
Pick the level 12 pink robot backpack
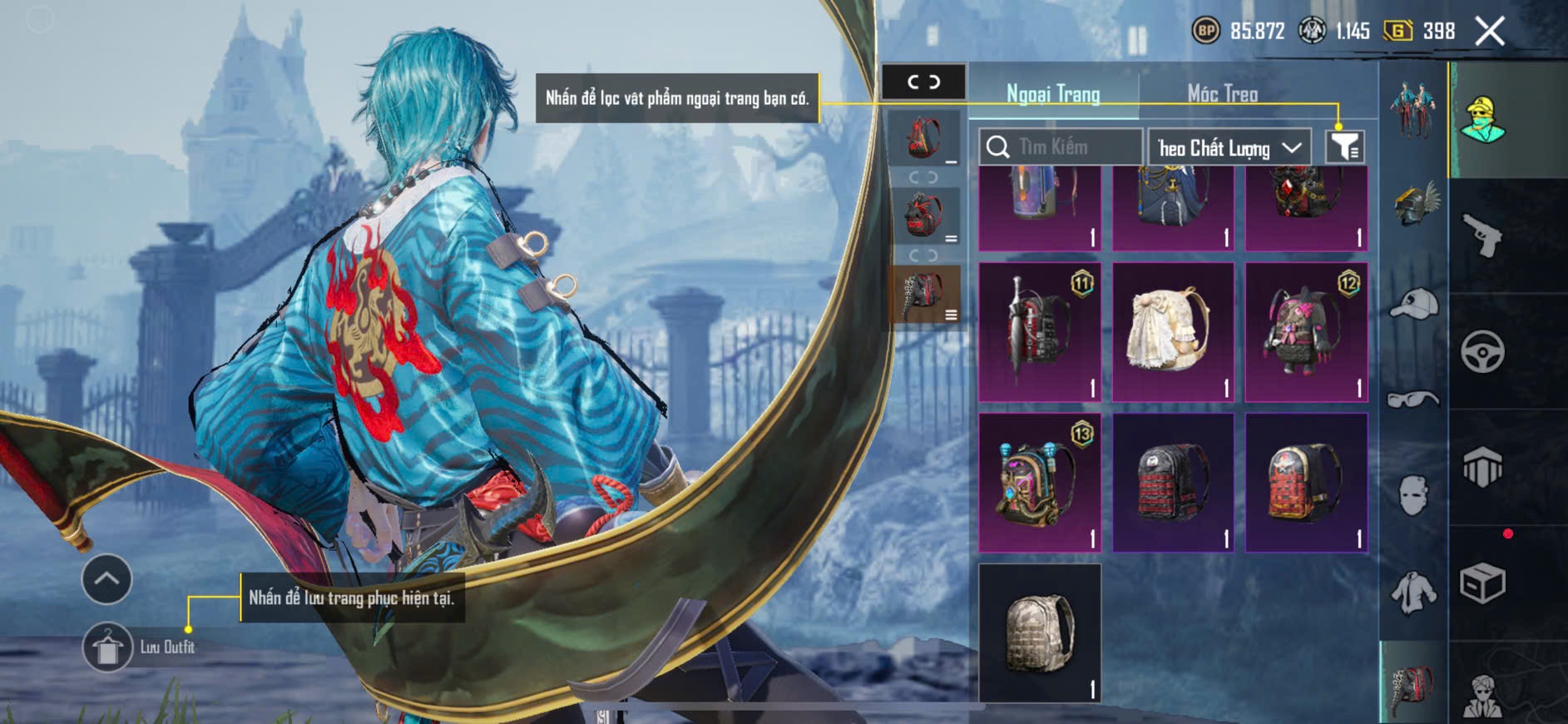point(1306,332)
